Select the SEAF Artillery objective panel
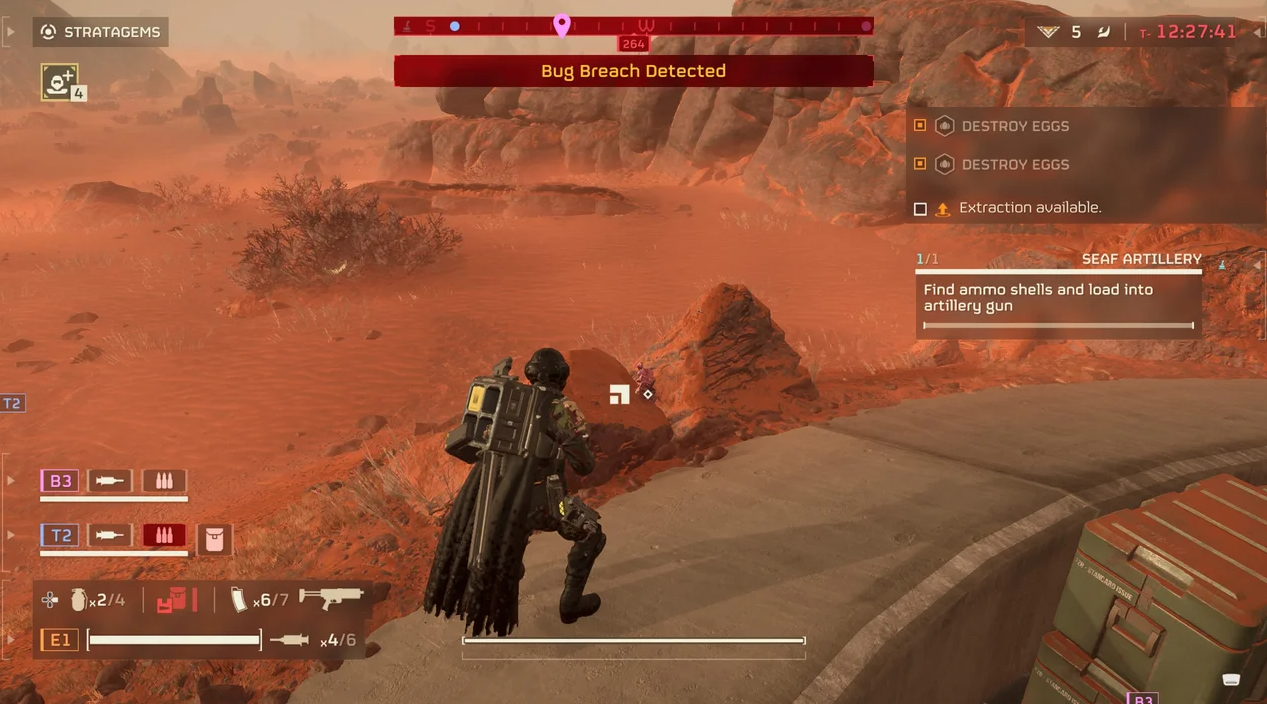This screenshot has height=704, width=1267. tap(1059, 297)
